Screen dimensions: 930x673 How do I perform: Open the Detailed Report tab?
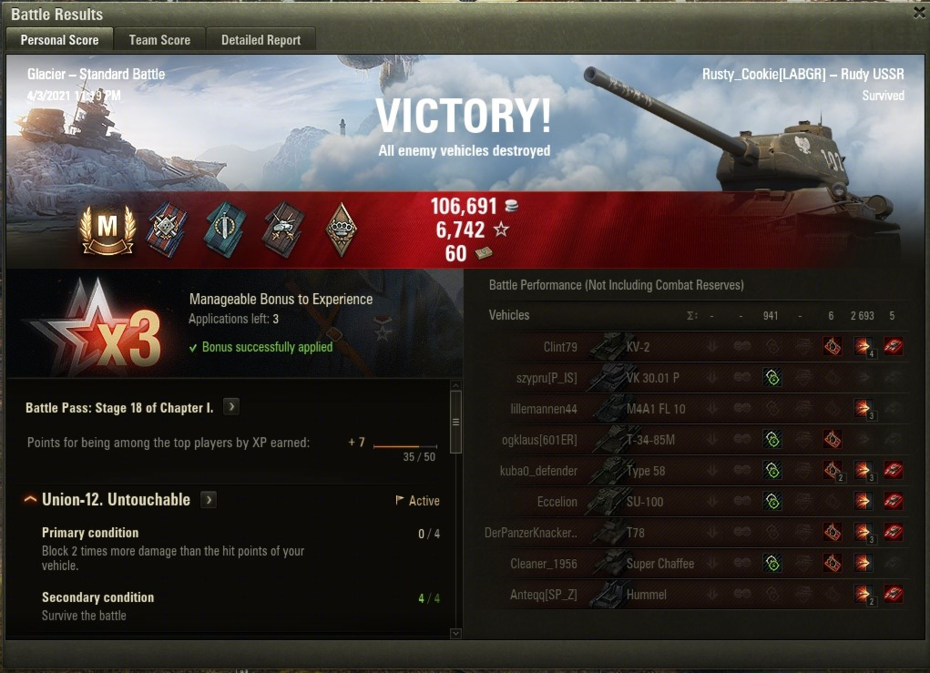pos(261,40)
